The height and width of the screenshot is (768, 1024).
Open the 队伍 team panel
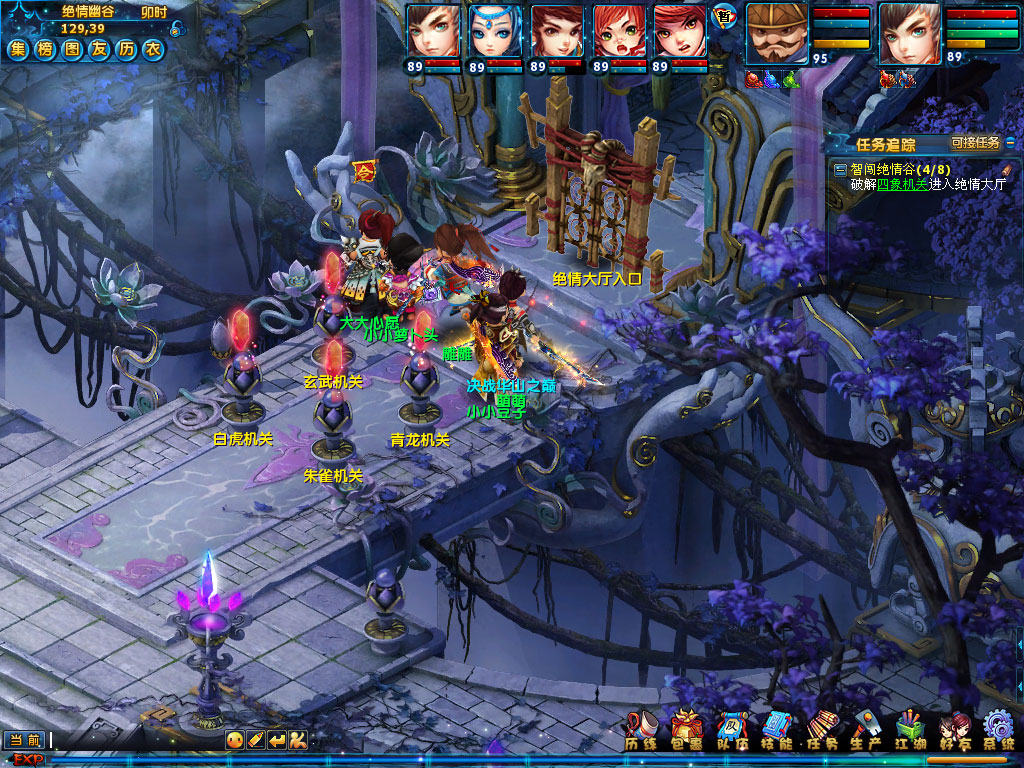pyautogui.click(x=731, y=729)
